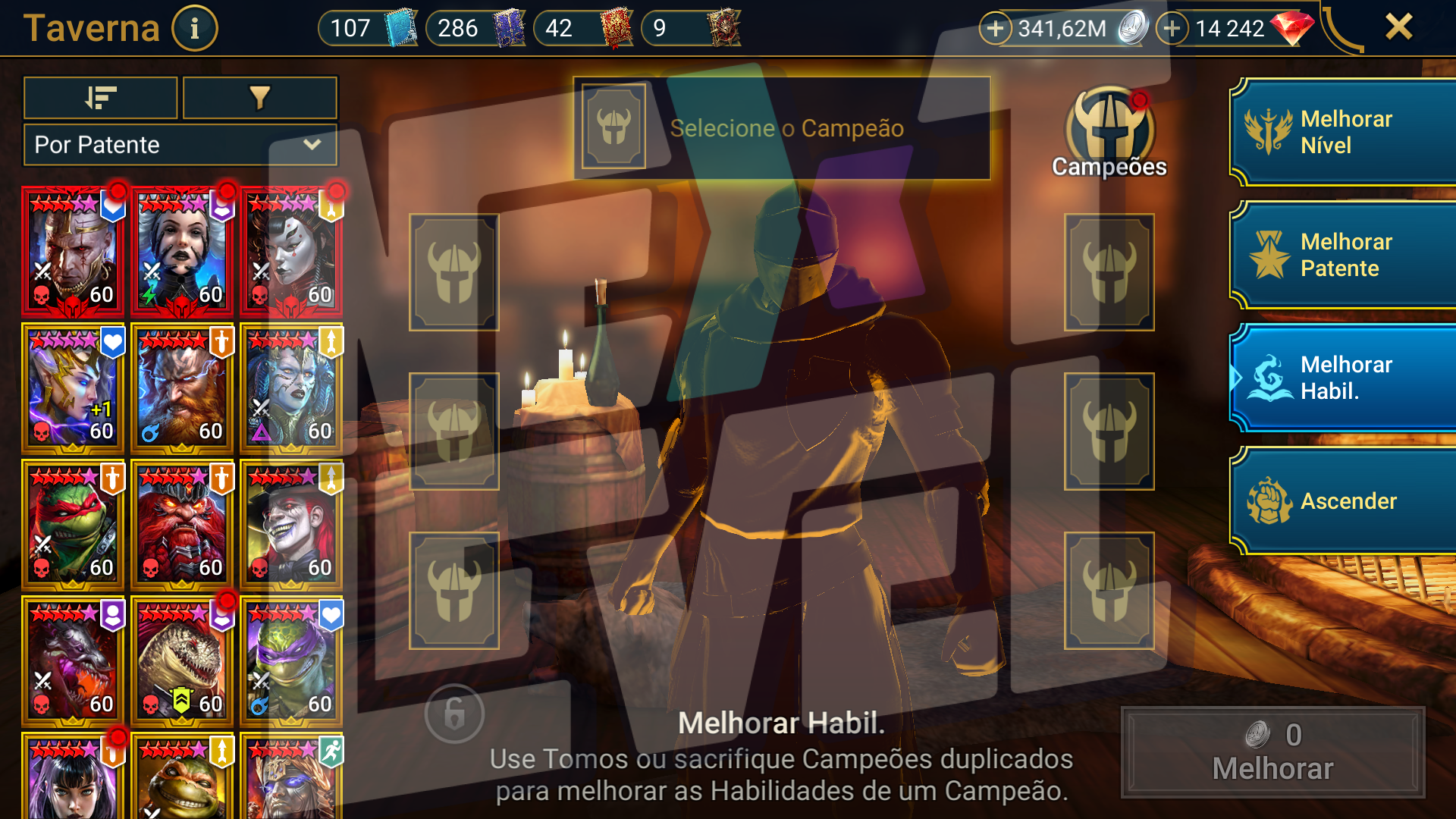Close the Taverna screen
1456x819 pixels.
pos(1398,27)
